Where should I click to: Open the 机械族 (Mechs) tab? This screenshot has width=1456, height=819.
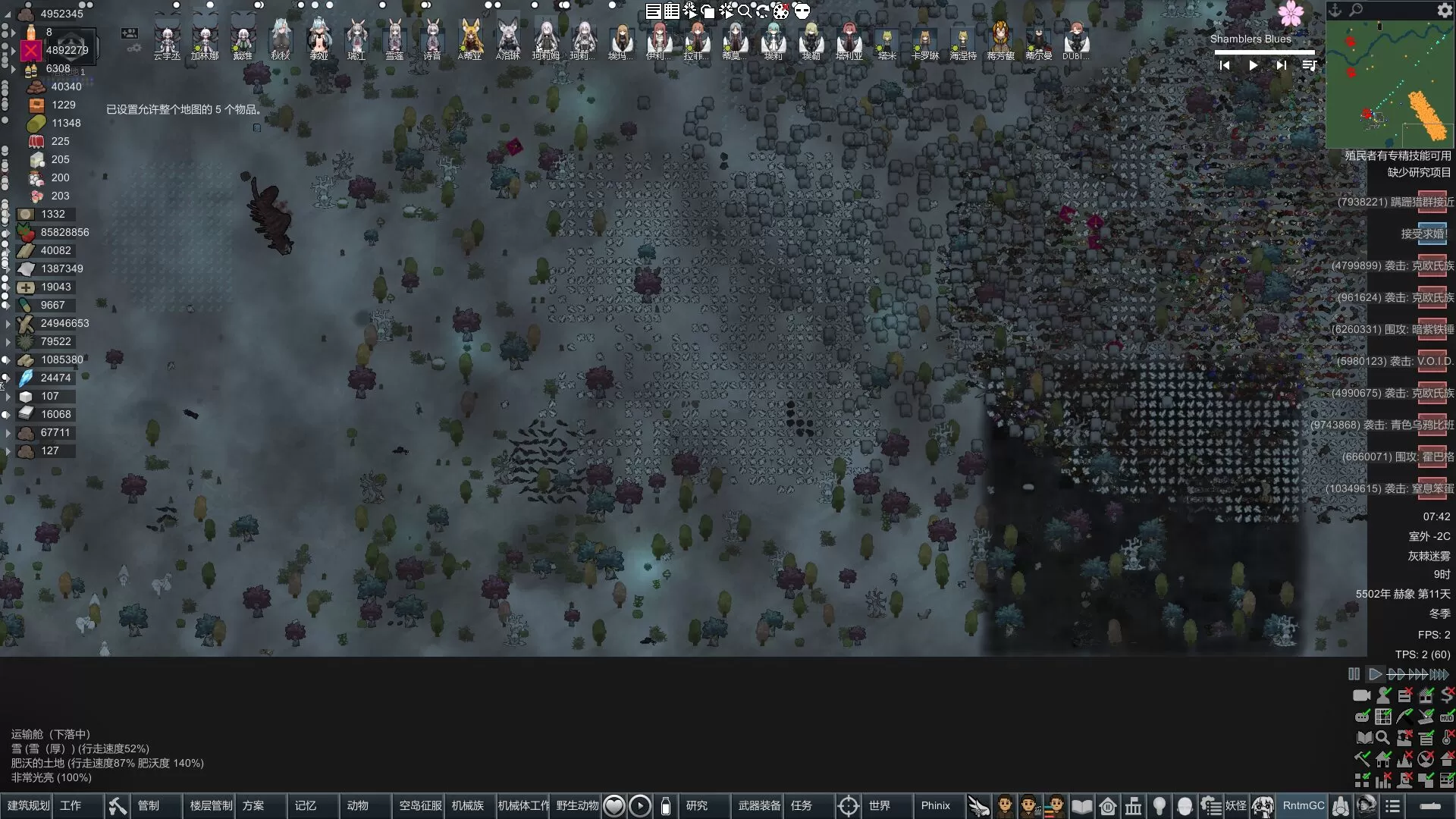pyautogui.click(x=467, y=805)
